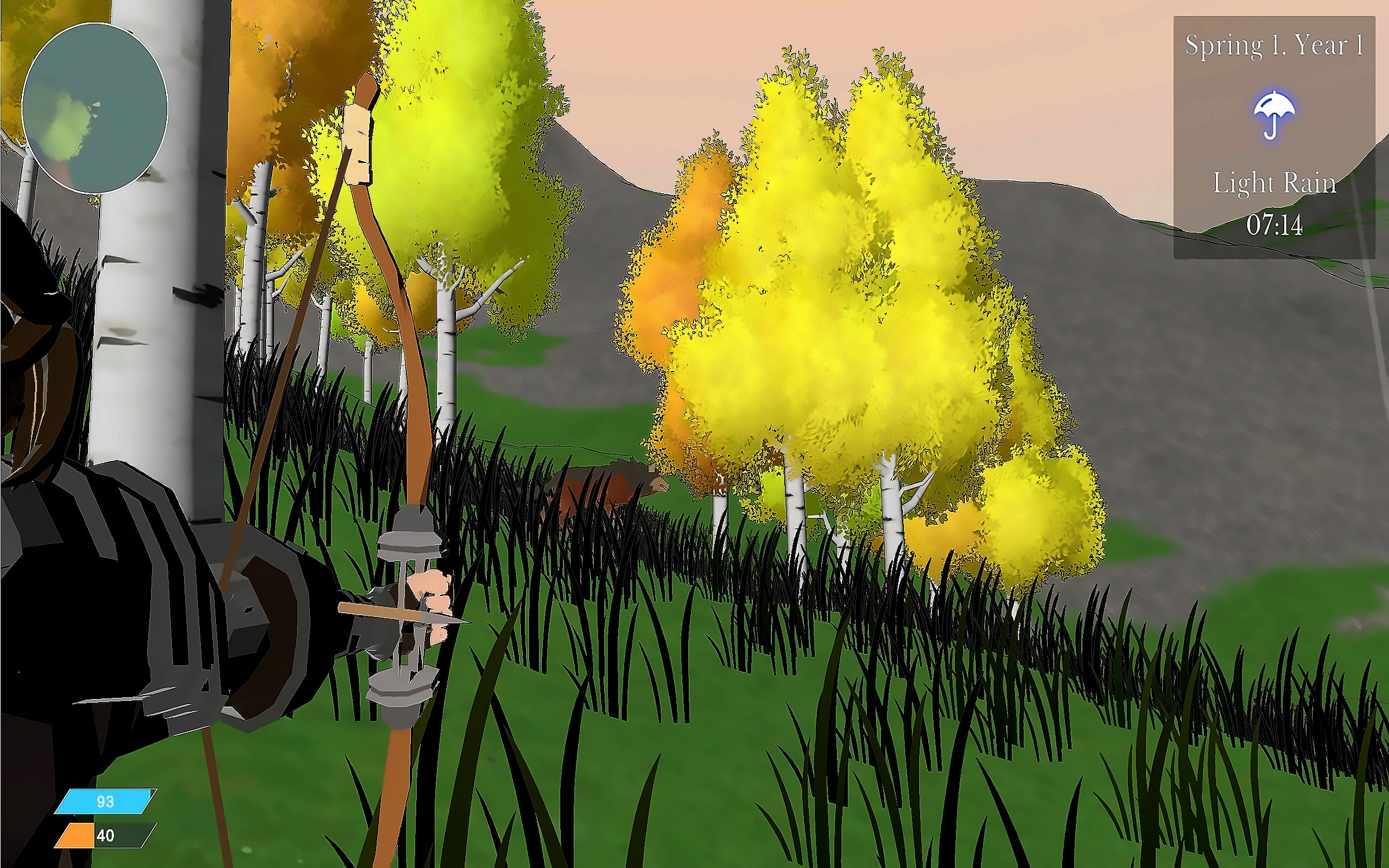Click the umbrella weather icon
This screenshot has height=868, width=1389.
(1274, 114)
